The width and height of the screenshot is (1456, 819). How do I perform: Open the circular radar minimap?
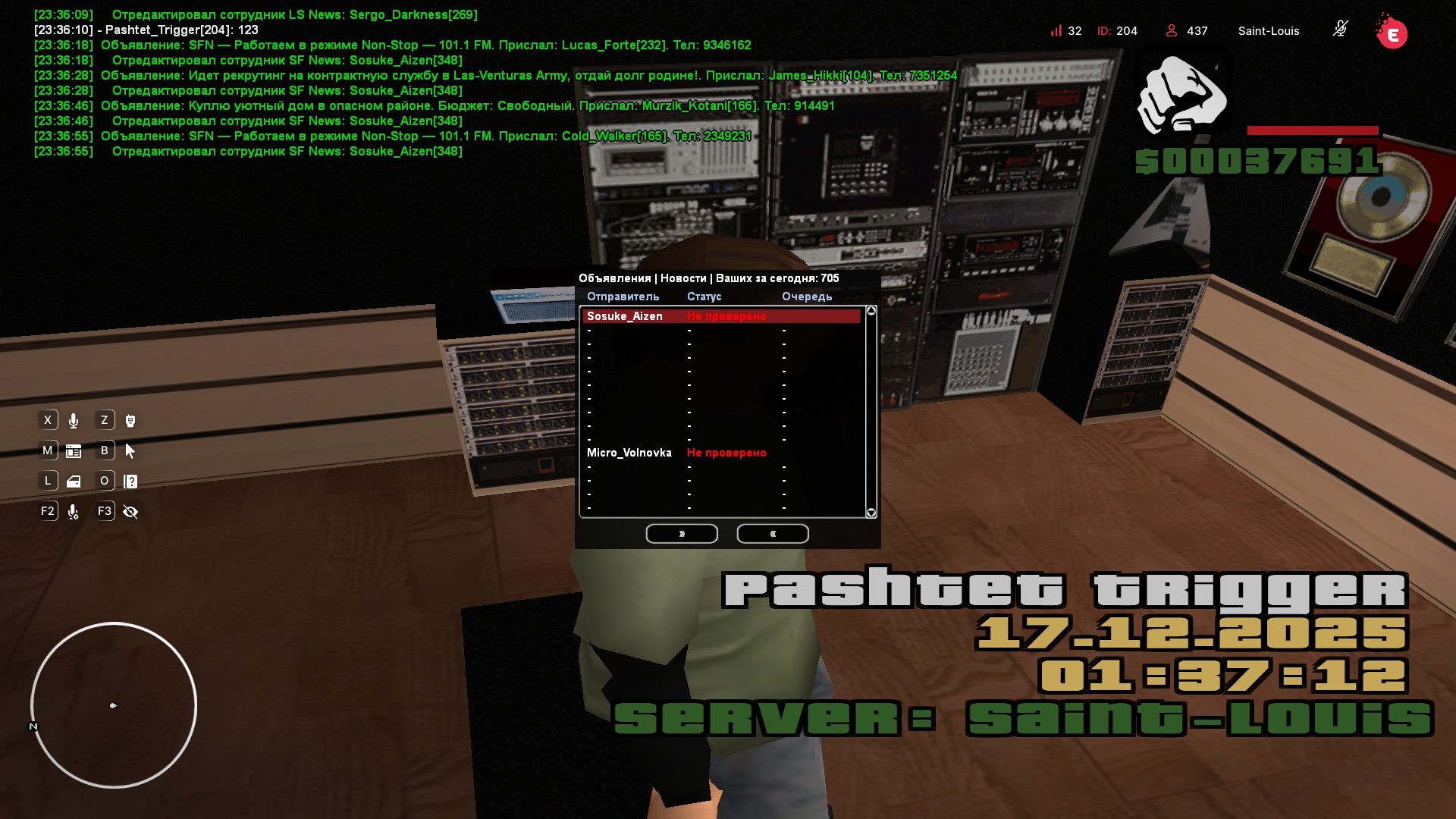(114, 705)
